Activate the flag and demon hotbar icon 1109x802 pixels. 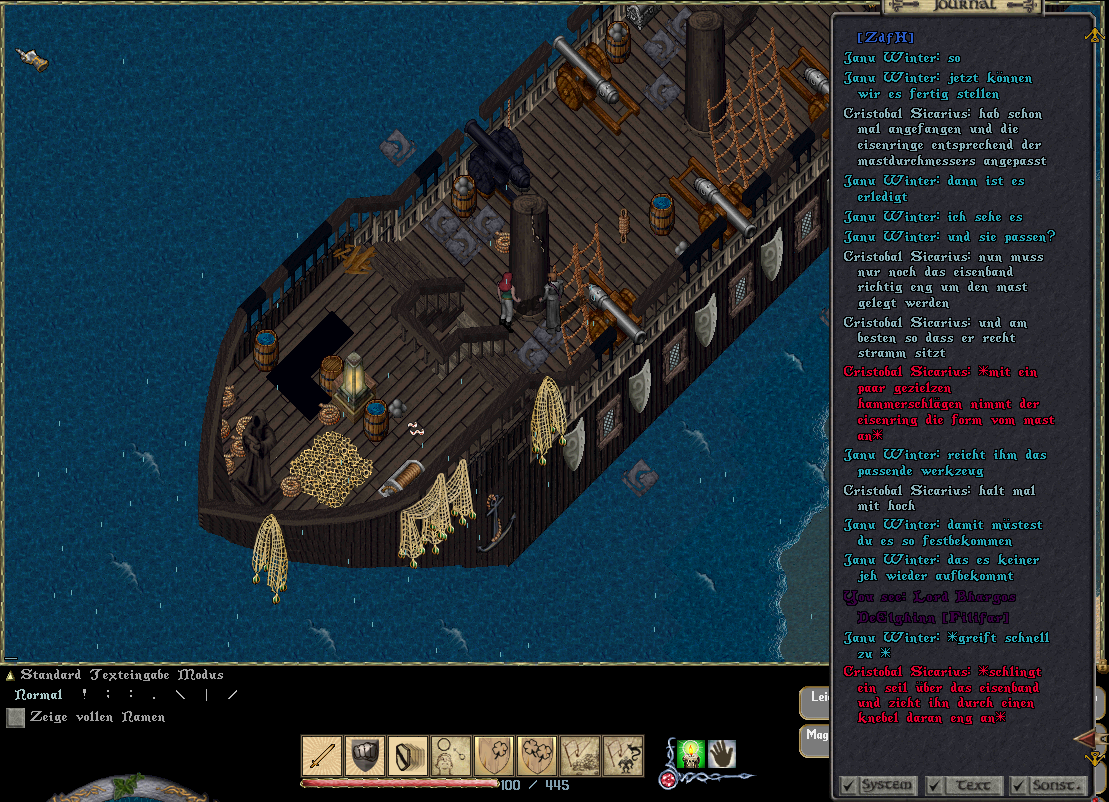point(623,756)
